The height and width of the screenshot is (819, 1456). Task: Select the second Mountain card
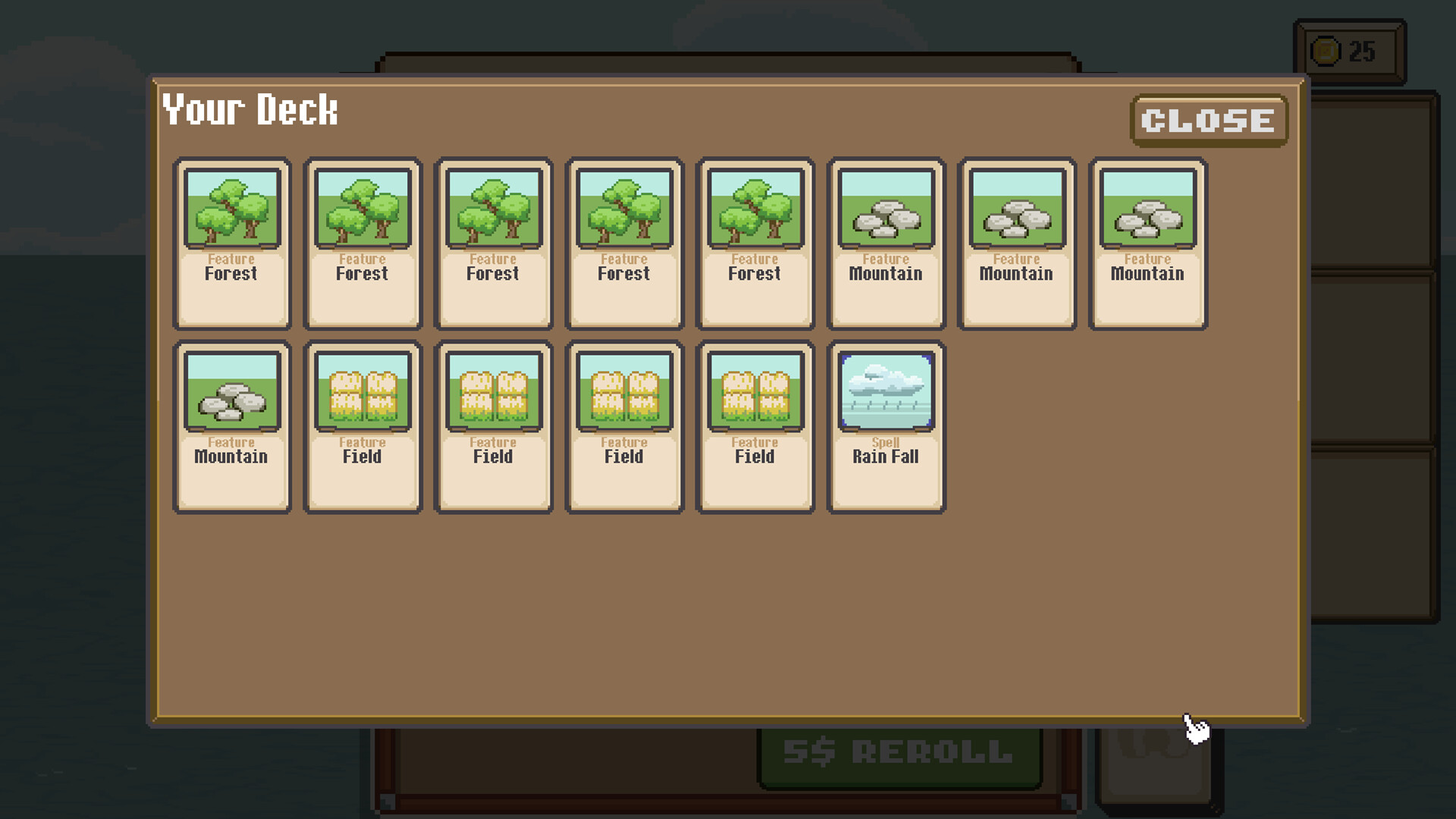[x=1016, y=243]
